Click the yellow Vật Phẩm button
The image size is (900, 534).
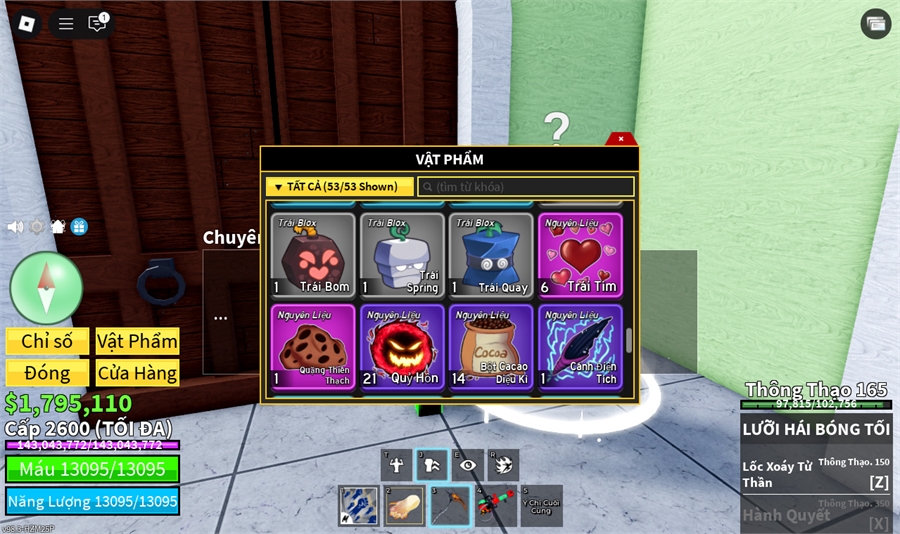137,341
